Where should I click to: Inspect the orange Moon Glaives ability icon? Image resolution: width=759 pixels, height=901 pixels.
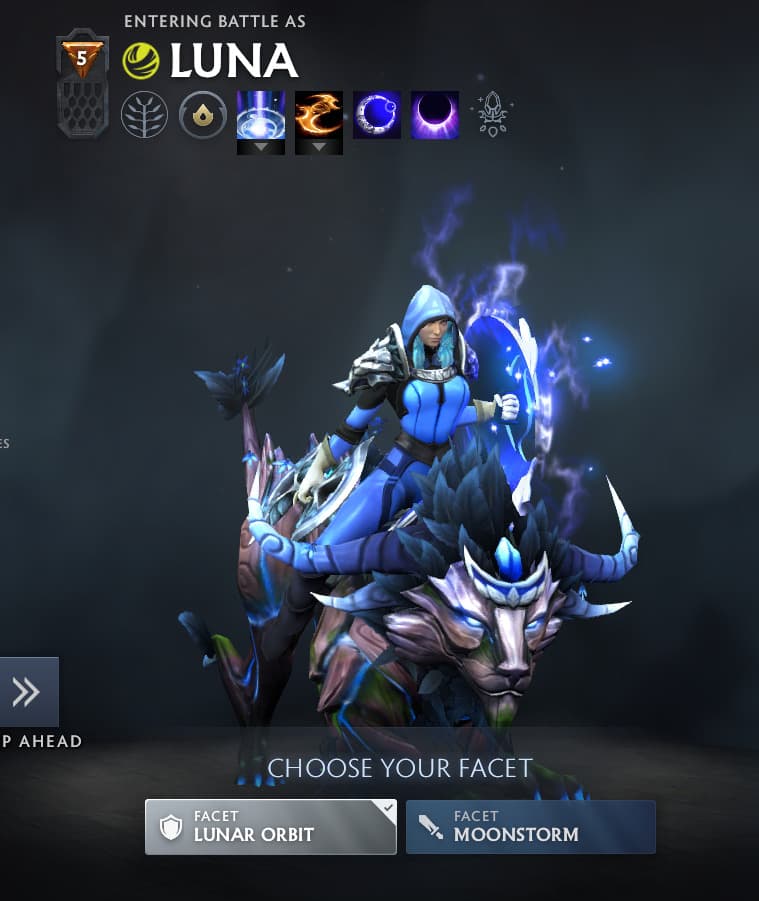(319, 115)
